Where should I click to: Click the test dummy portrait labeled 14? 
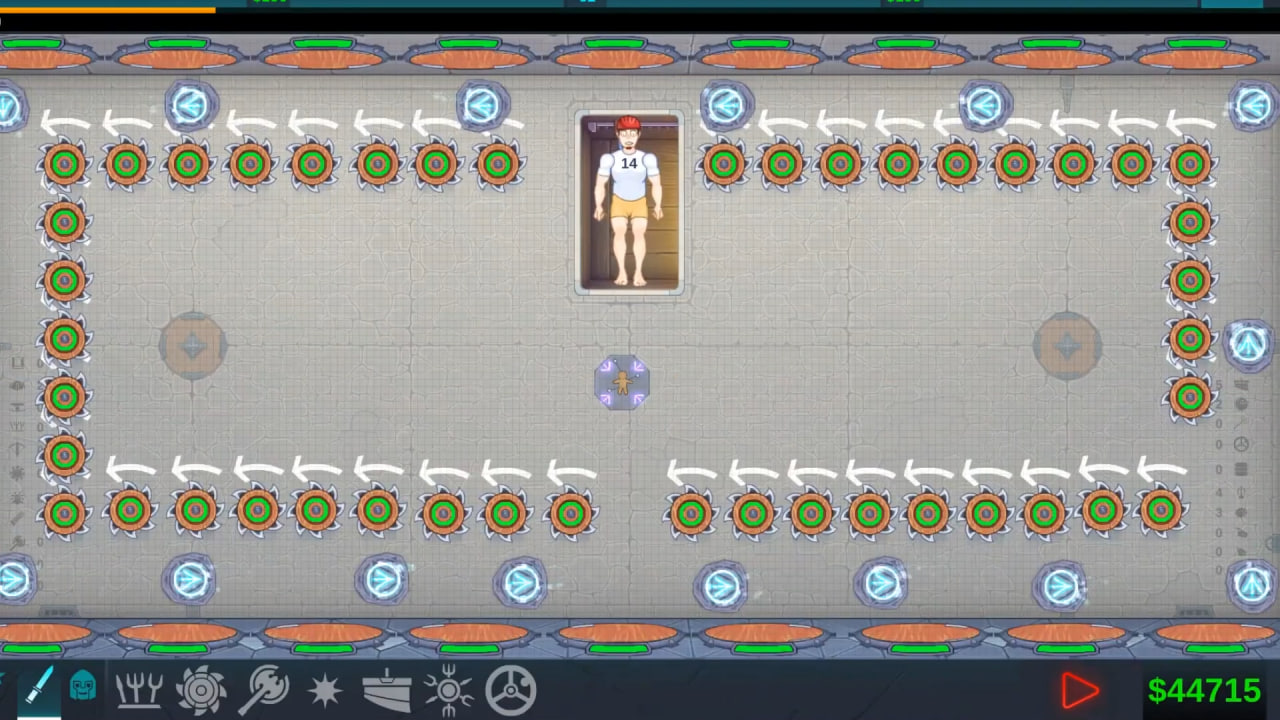point(629,203)
